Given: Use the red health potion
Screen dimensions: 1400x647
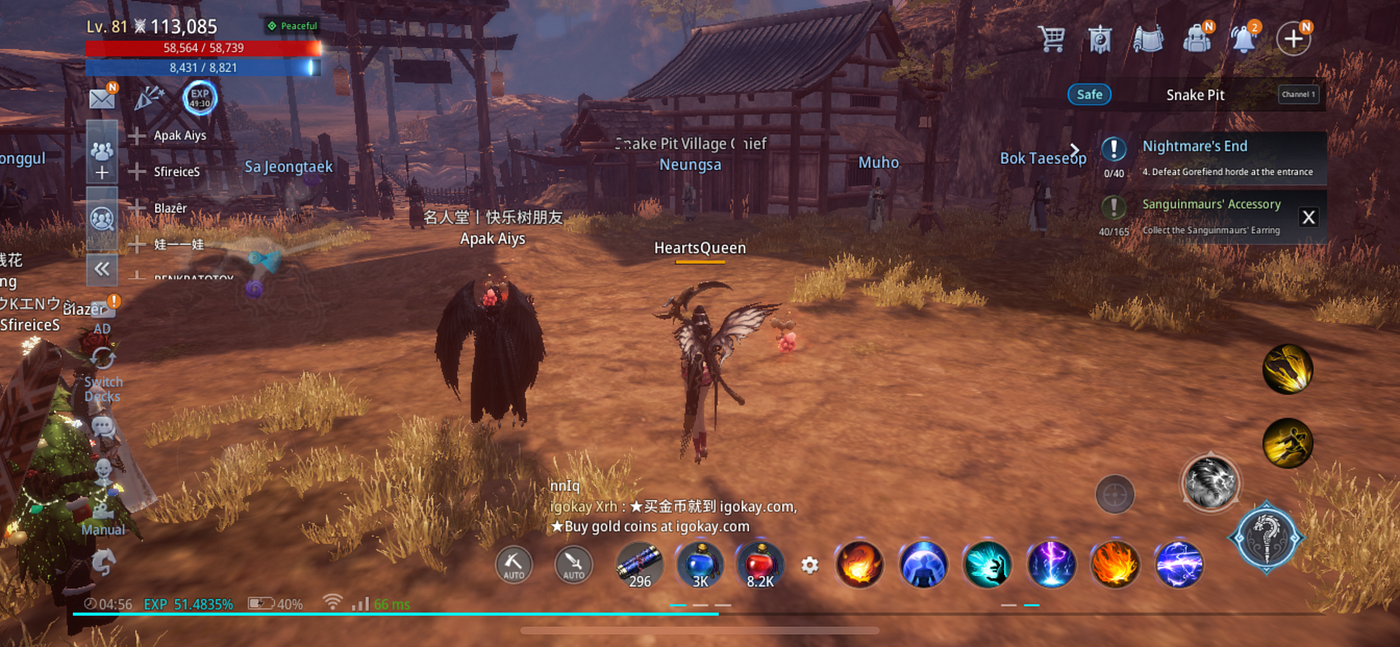Looking at the screenshot, I should click(760, 565).
